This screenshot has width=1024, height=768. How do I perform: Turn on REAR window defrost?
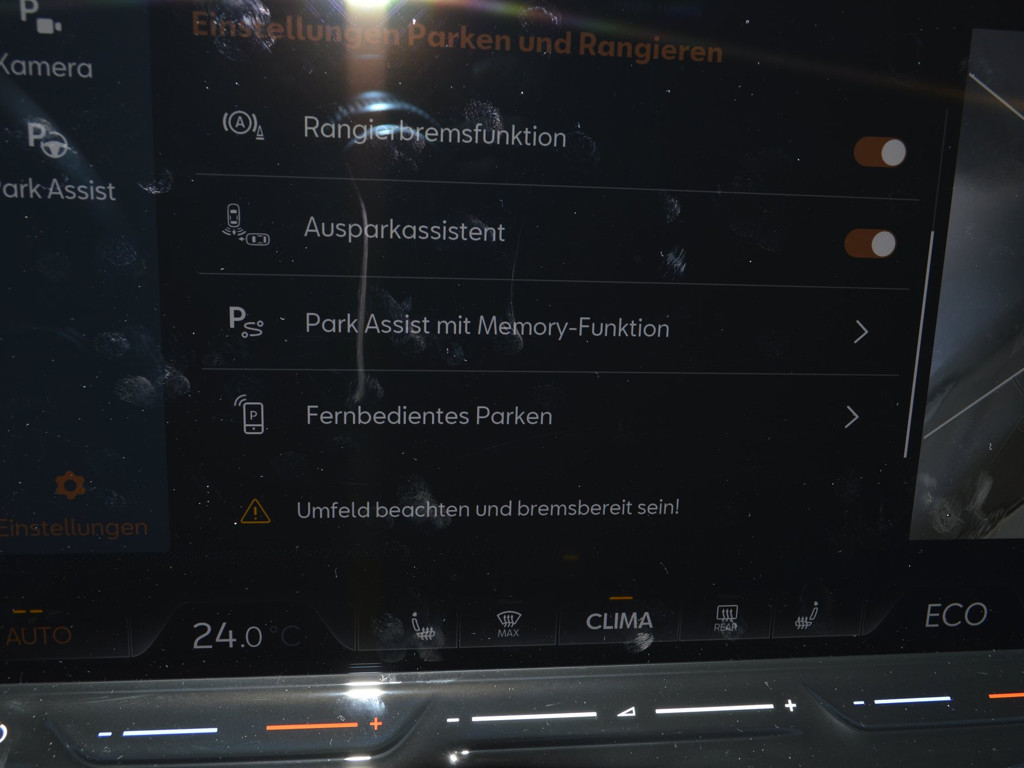pos(726,620)
